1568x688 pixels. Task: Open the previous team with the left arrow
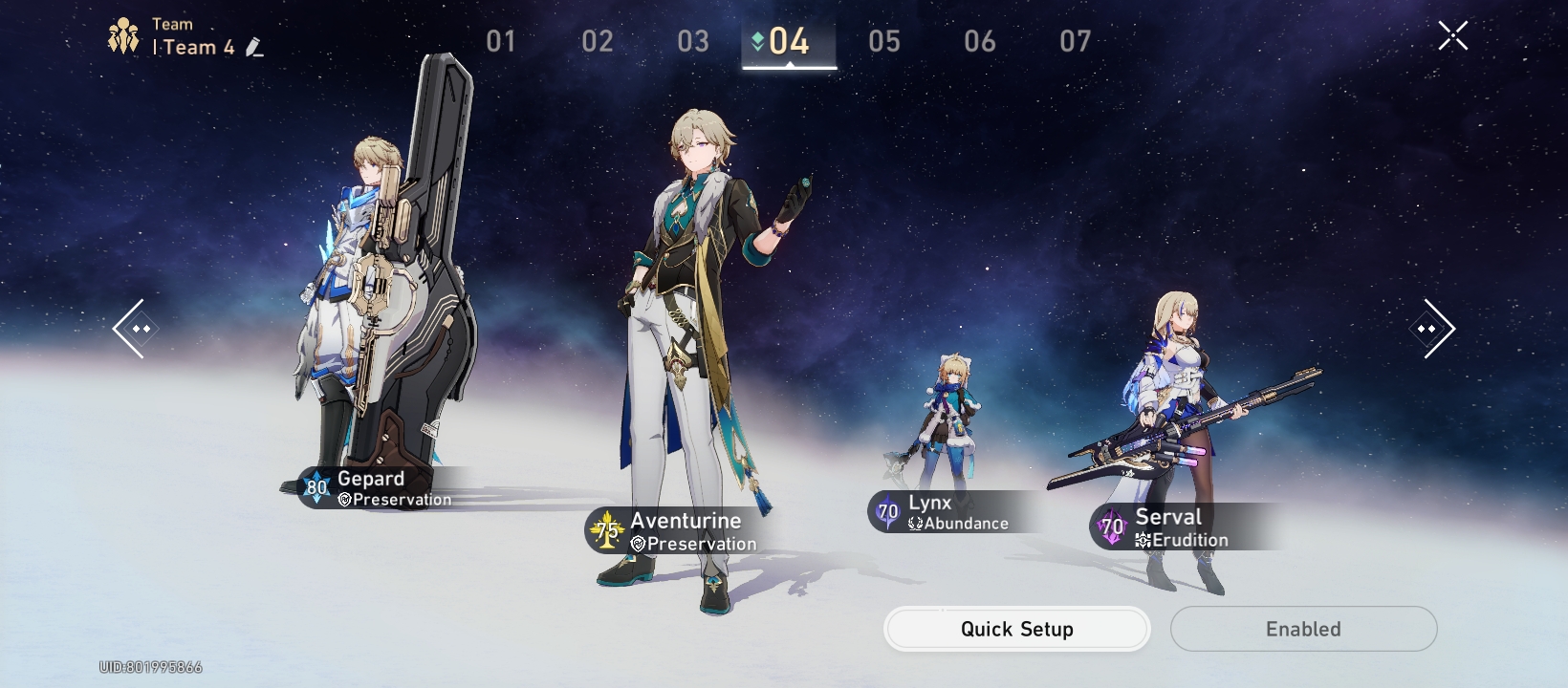[137, 329]
